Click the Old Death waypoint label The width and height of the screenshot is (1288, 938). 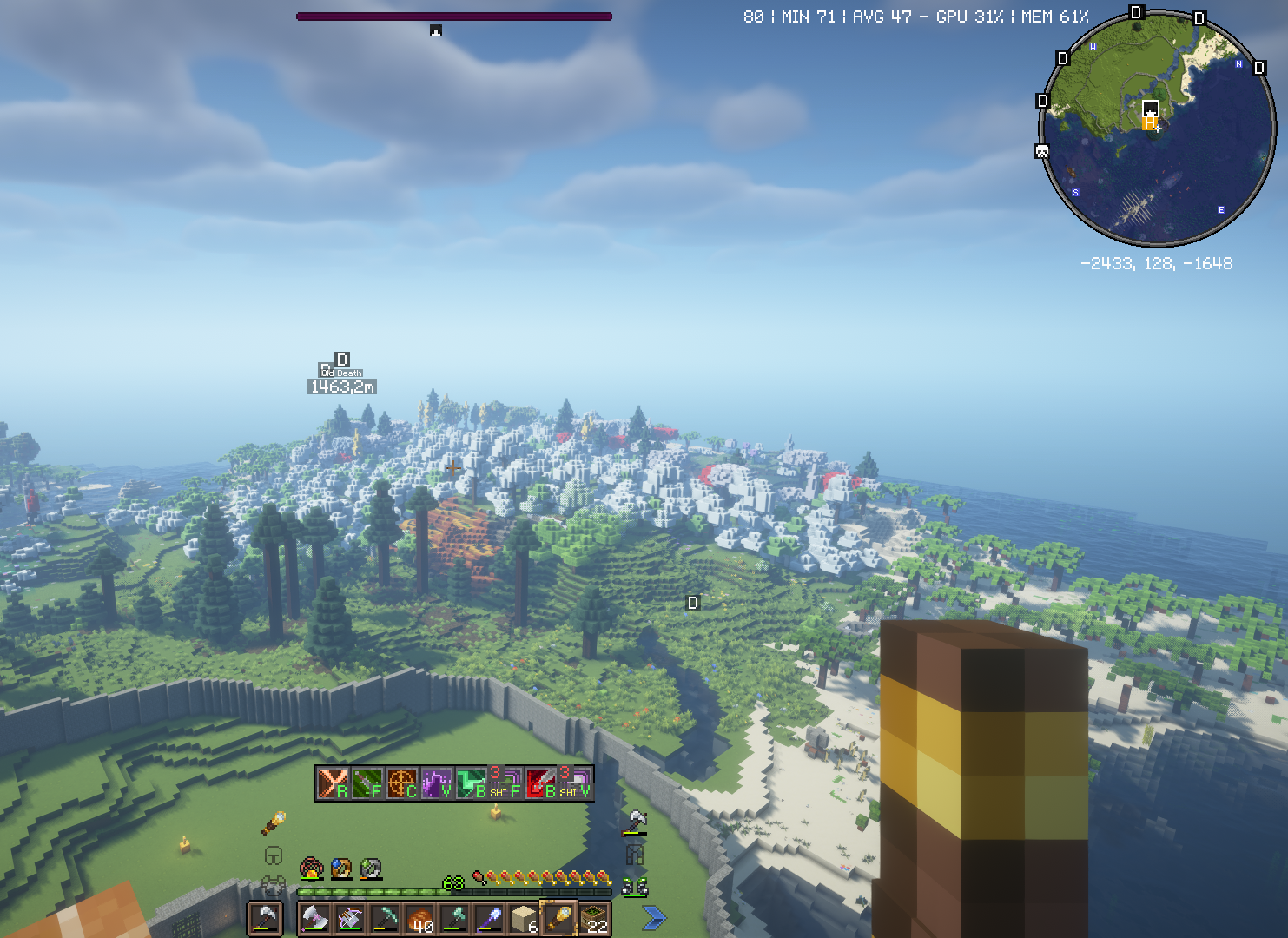click(342, 373)
